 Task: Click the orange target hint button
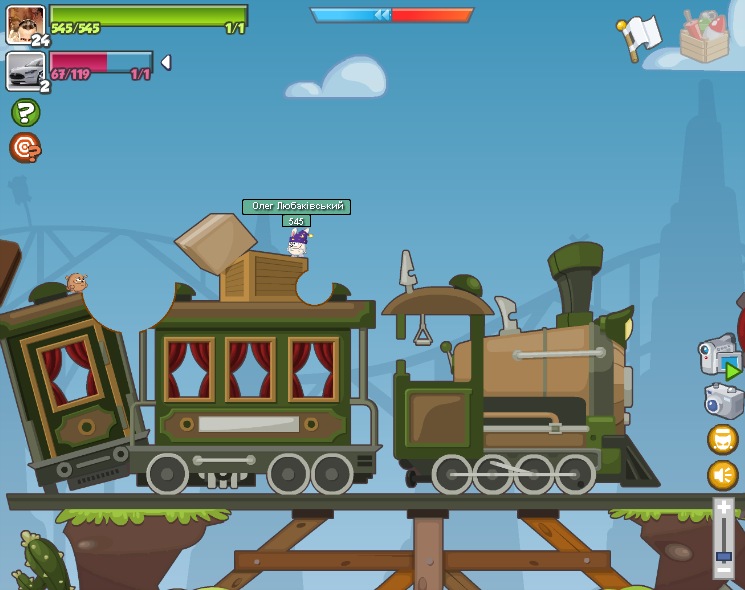click(x=25, y=148)
